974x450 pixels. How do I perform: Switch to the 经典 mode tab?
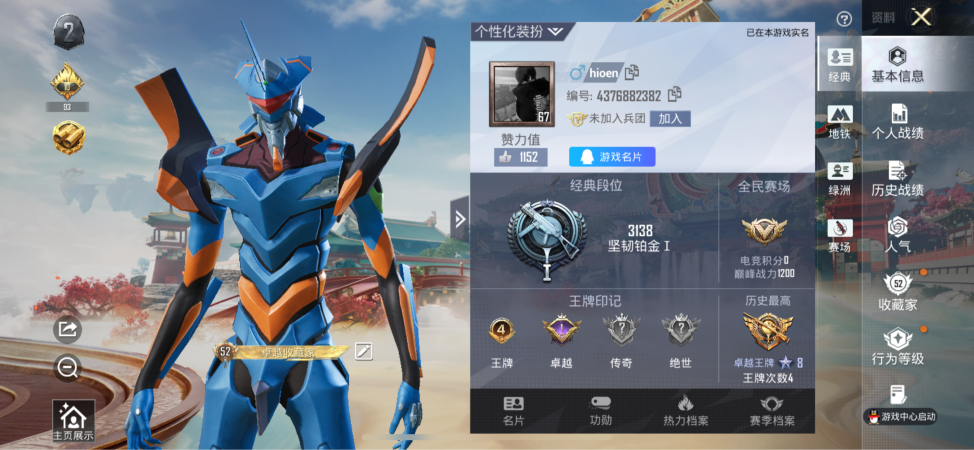click(839, 65)
